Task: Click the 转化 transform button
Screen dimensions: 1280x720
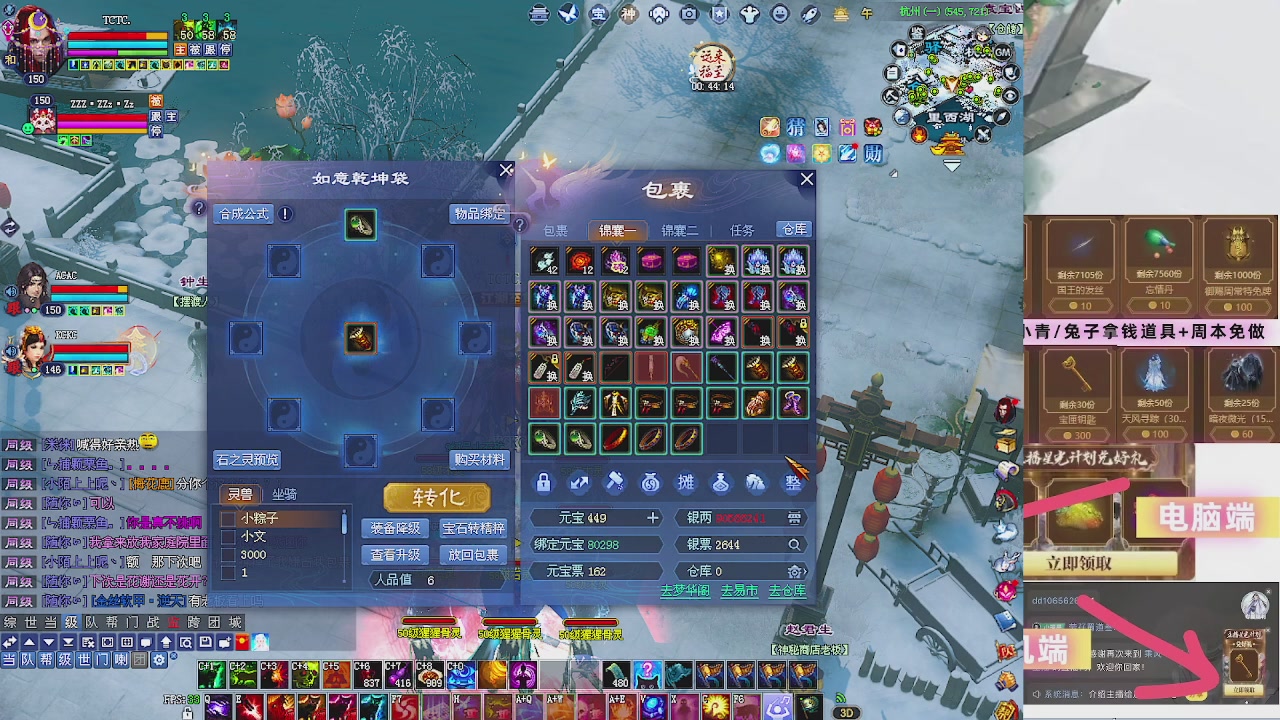Action: (x=437, y=498)
